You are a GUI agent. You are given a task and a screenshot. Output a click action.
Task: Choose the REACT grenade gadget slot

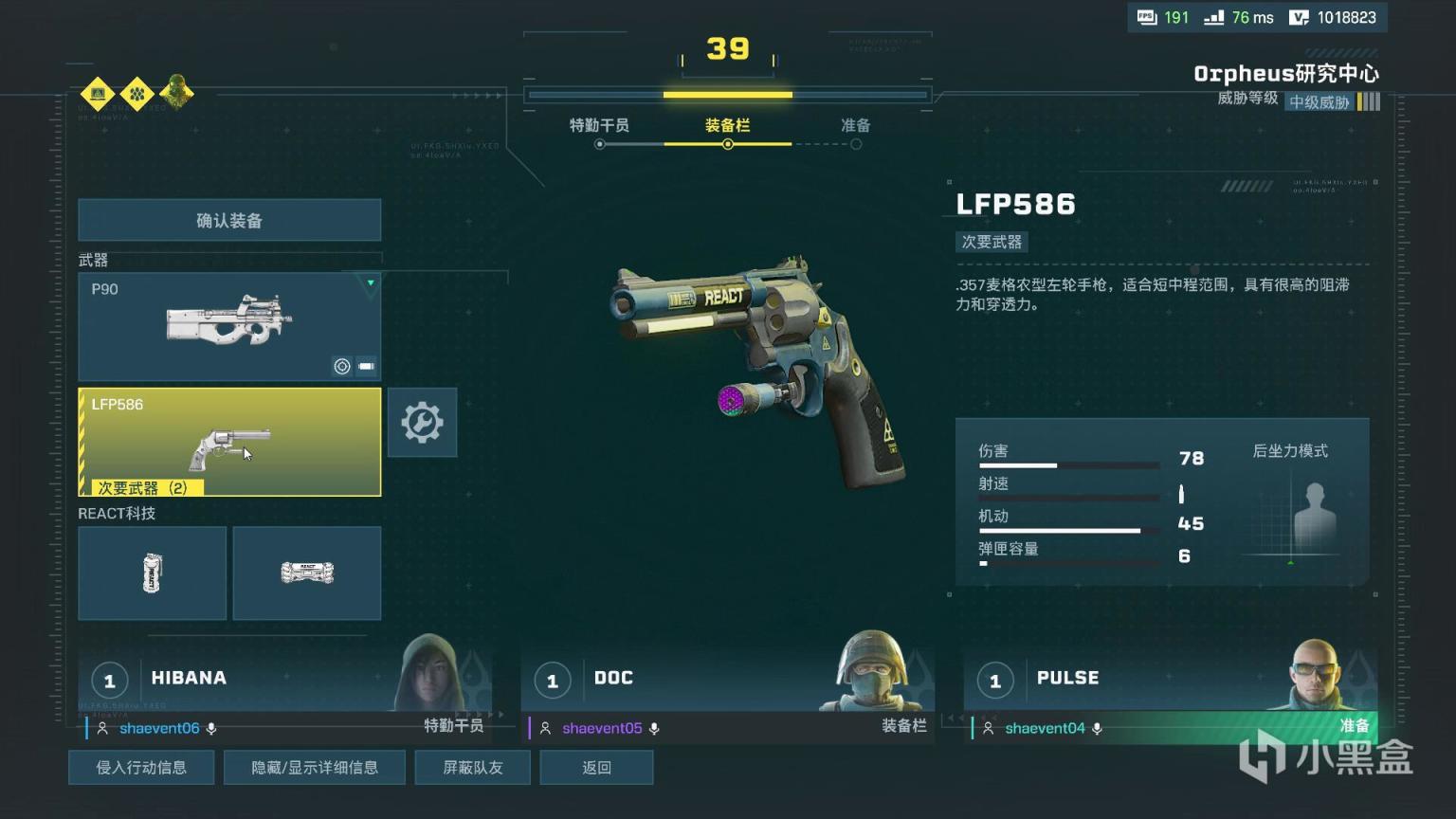[x=152, y=573]
